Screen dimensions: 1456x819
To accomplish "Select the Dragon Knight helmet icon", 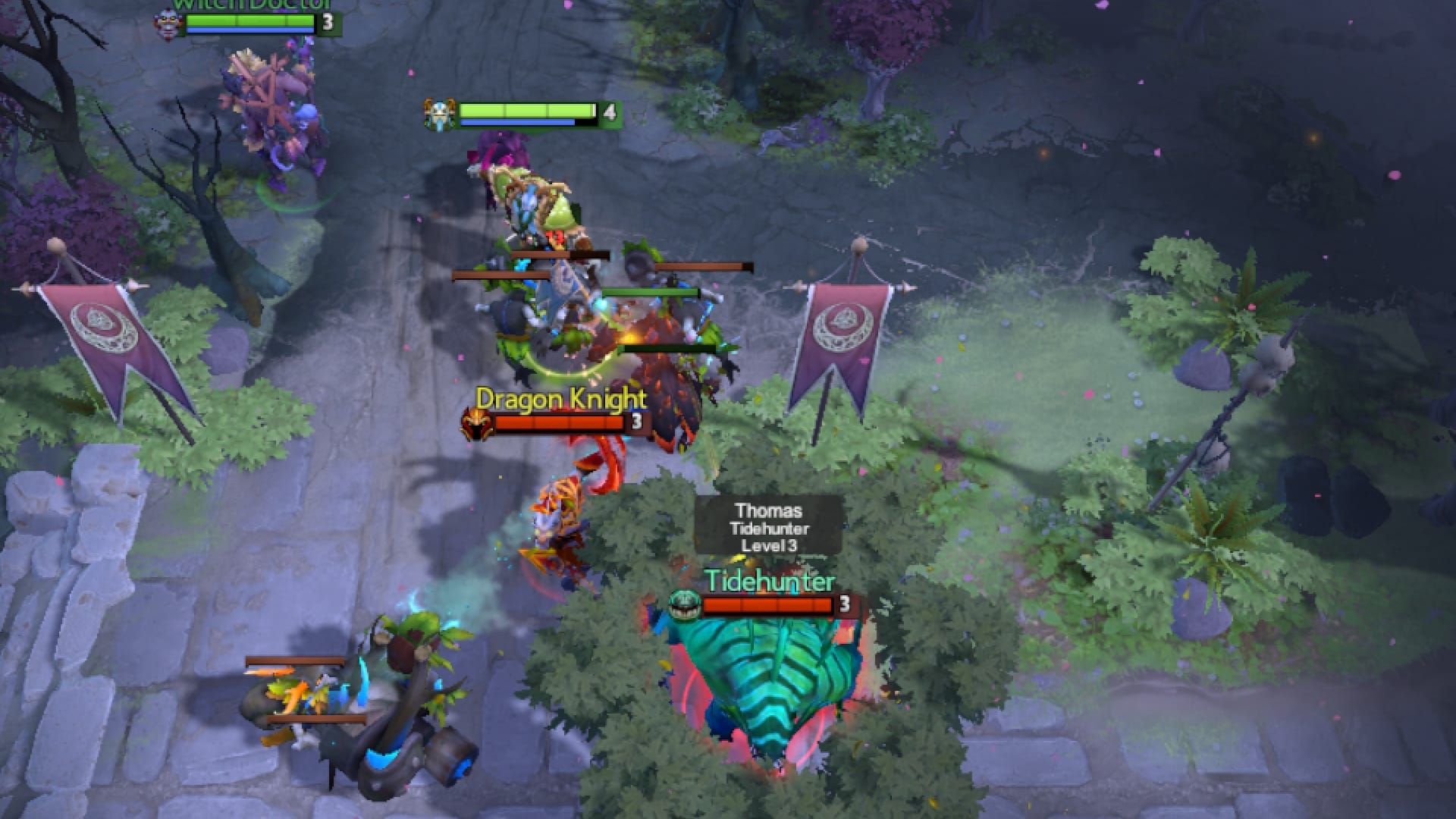I will coord(475,419).
